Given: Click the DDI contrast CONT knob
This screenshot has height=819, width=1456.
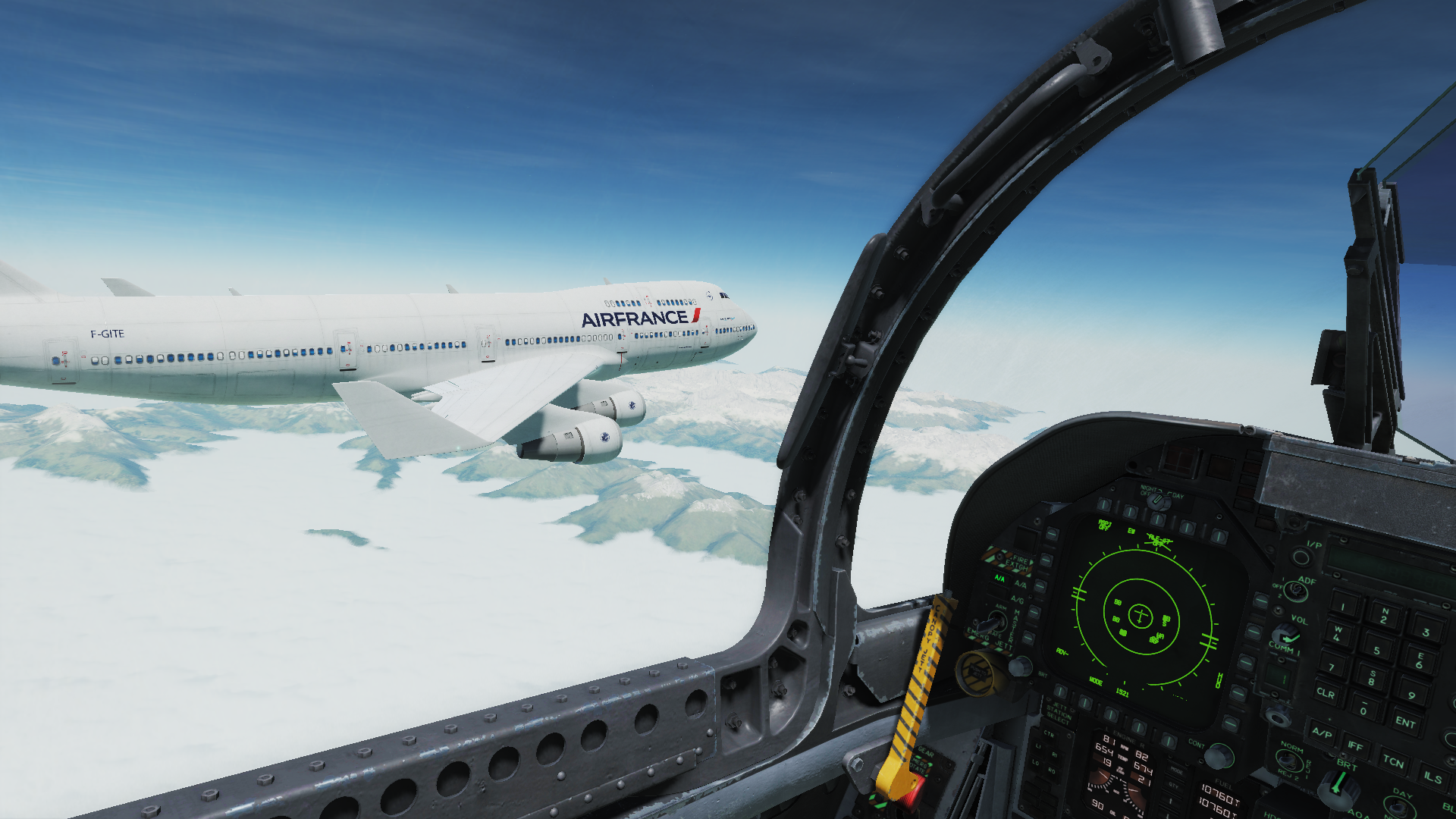Looking at the screenshot, I should [1217, 756].
